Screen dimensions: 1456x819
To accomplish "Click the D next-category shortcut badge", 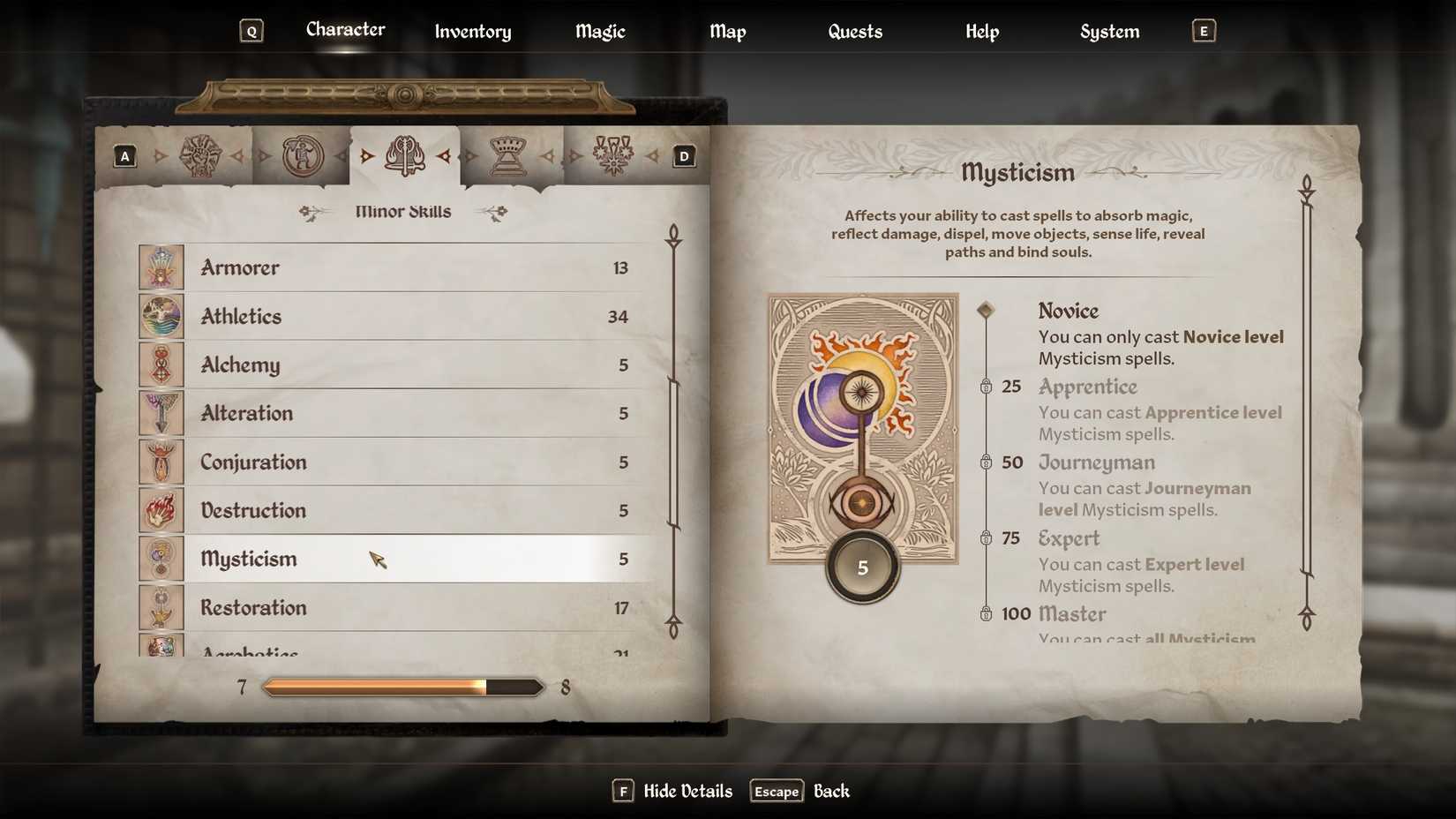I will coord(683,155).
